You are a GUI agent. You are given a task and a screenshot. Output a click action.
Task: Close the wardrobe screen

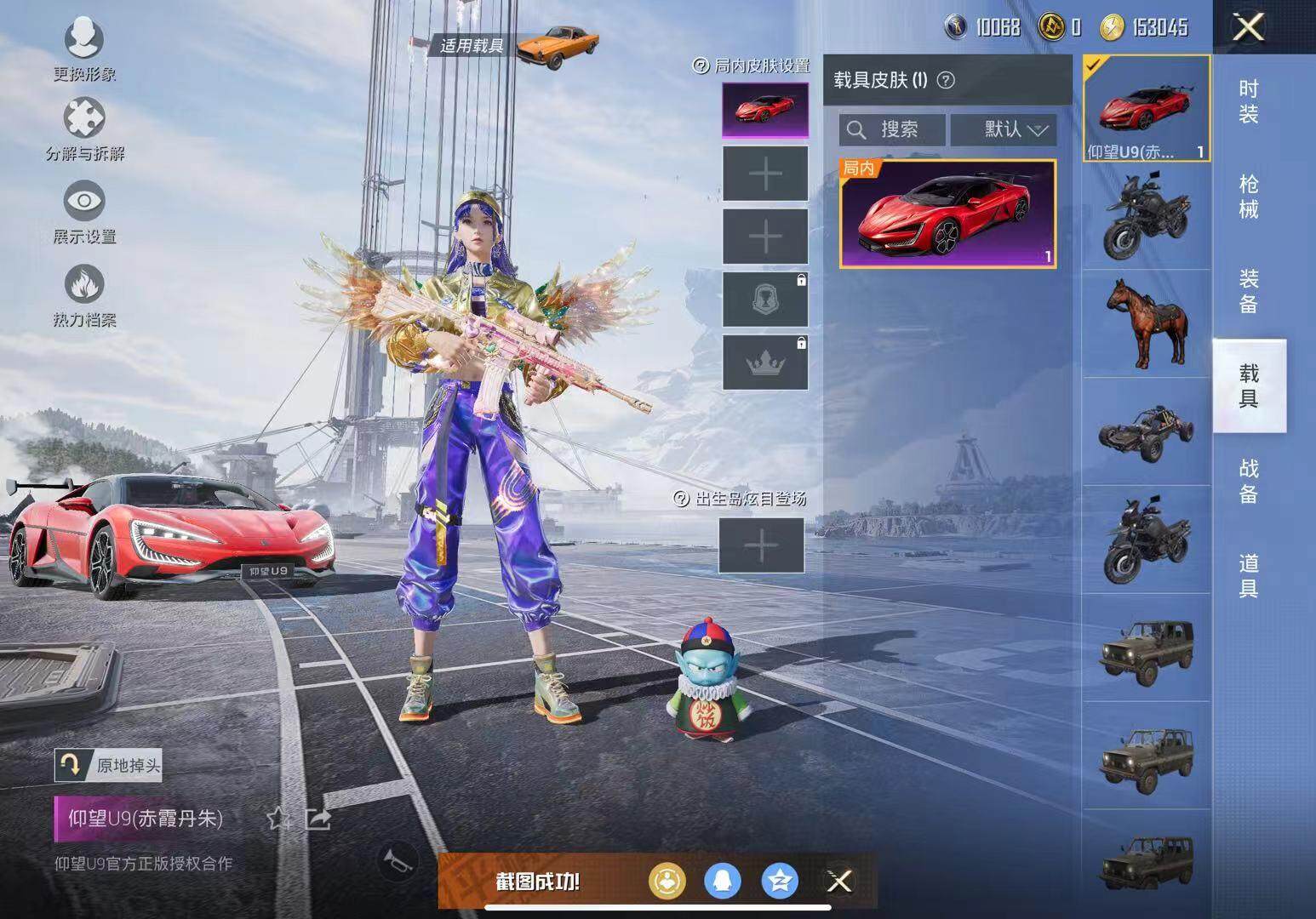tap(1249, 27)
